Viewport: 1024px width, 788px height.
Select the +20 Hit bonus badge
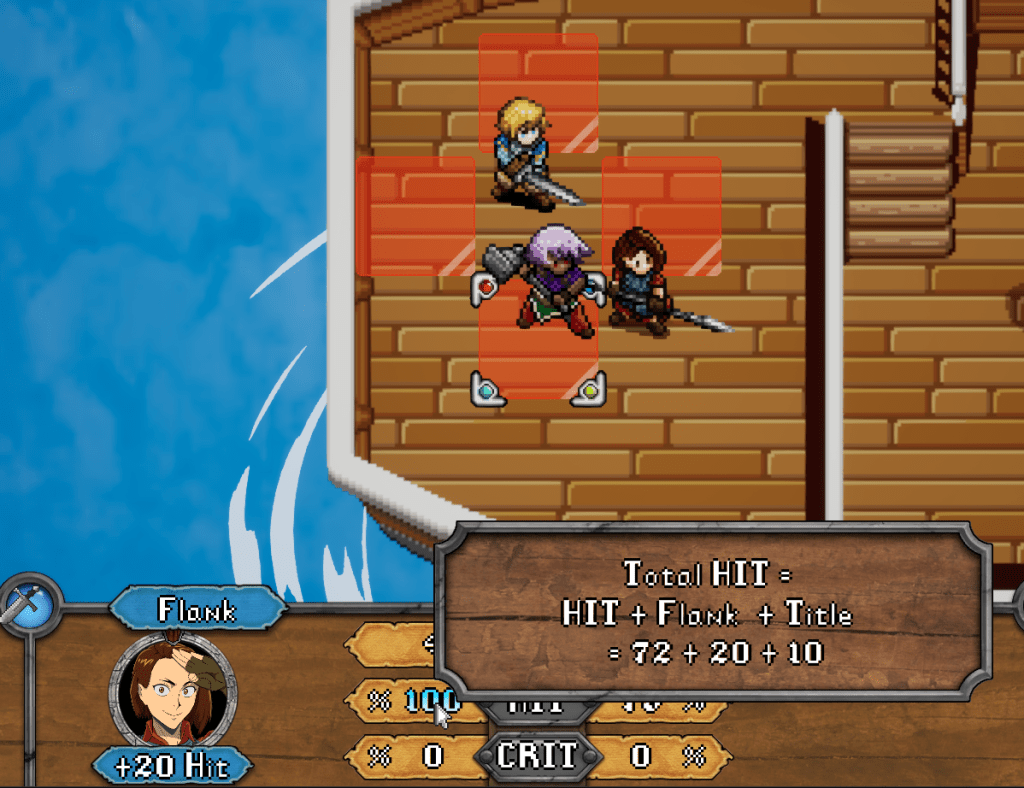(x=171, y=767)
